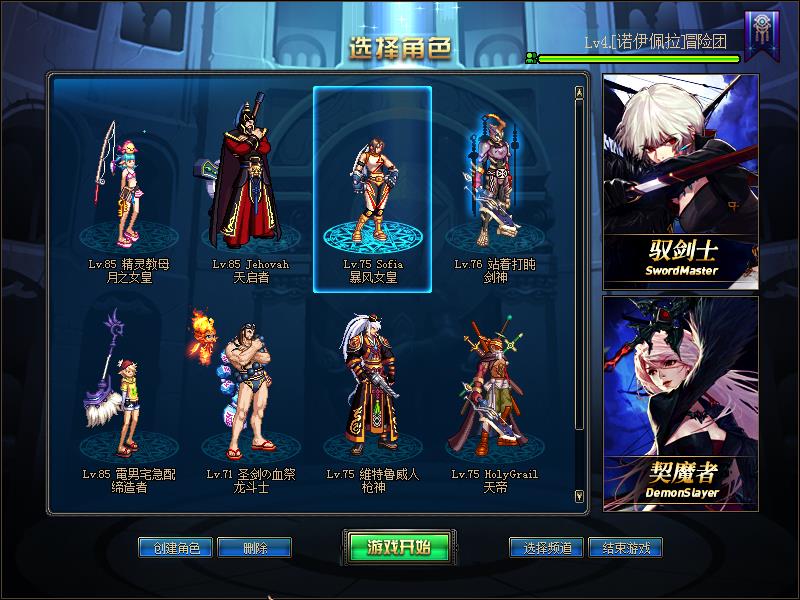Image resolution: width=800 pixels, height=600 pixels.
Task: Select the Lv.75 维特鲁威人 枪神 character
Action: pyautogui.click(x=372, y=400)
